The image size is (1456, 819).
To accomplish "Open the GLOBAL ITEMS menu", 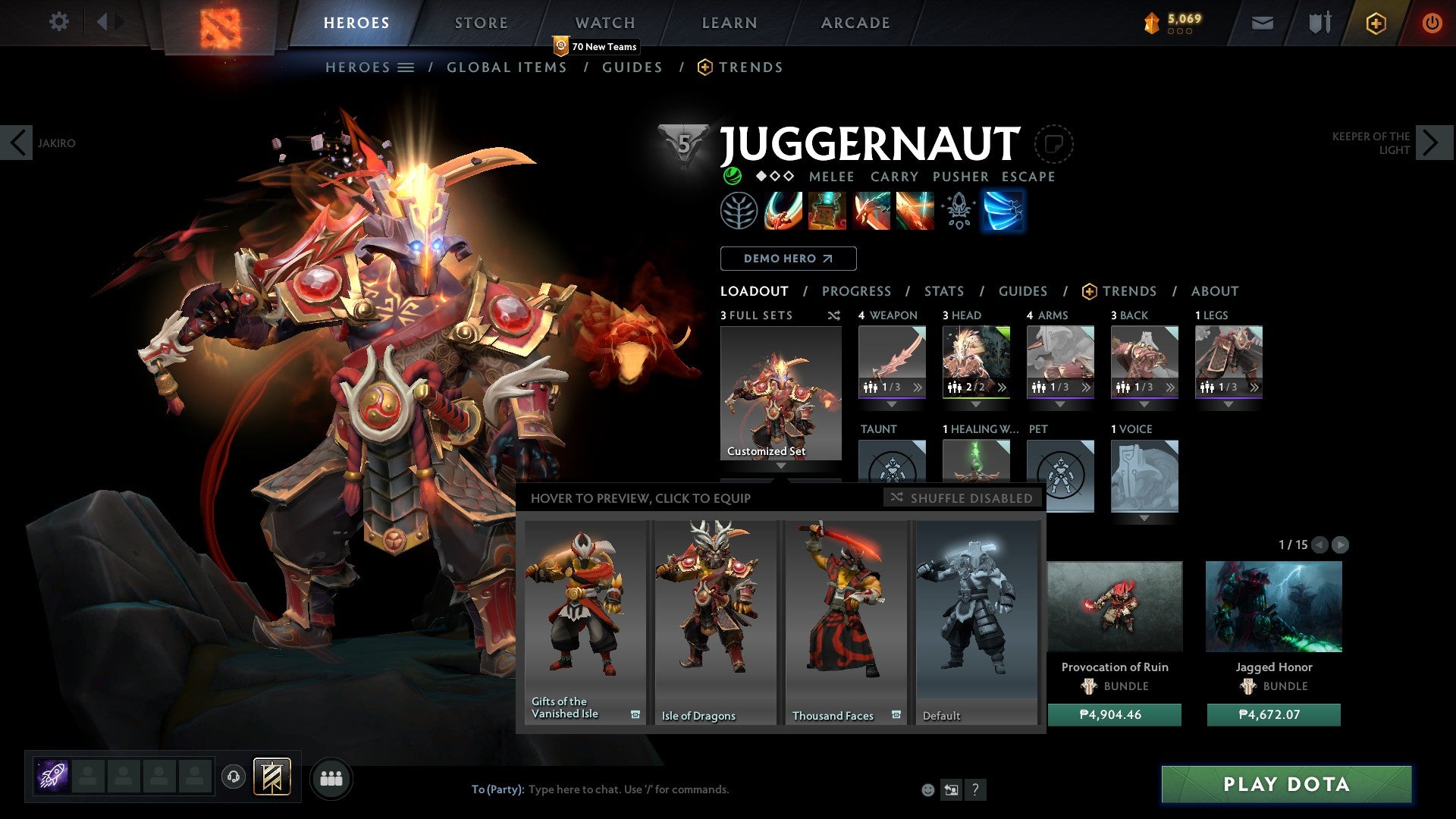I will [507, 67].
